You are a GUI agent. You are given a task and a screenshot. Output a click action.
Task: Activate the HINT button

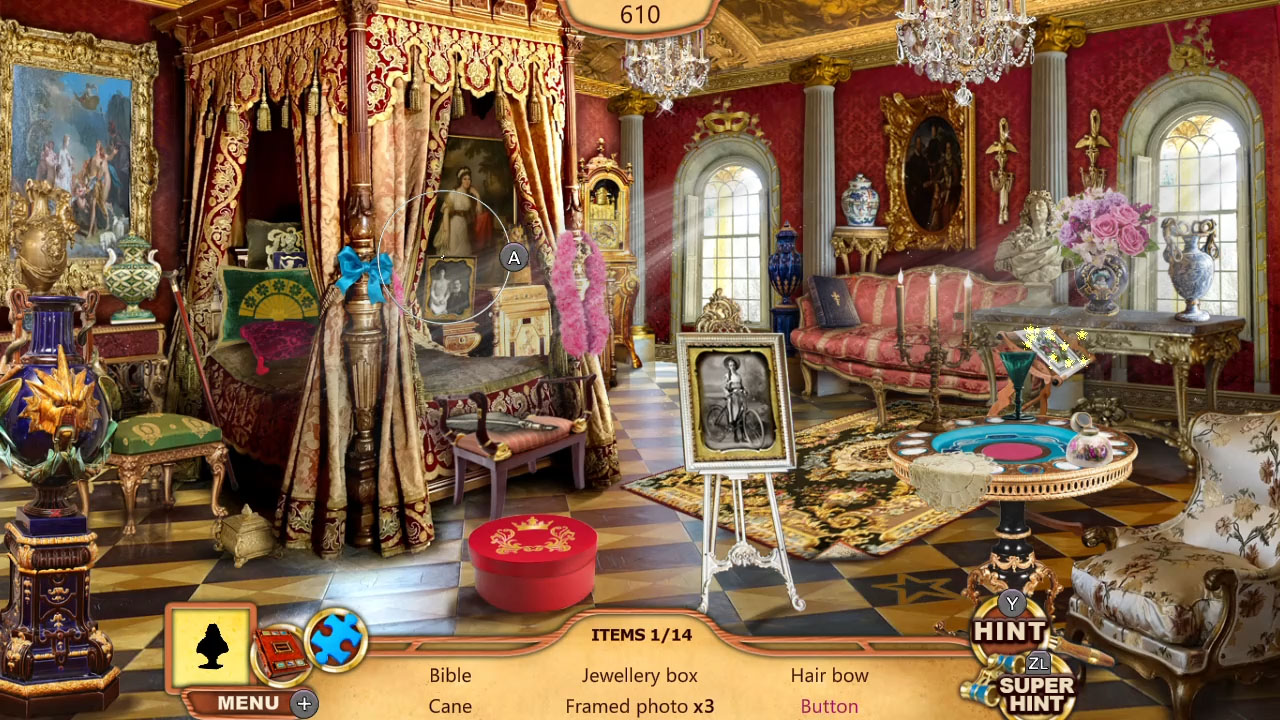(1011, 631)
